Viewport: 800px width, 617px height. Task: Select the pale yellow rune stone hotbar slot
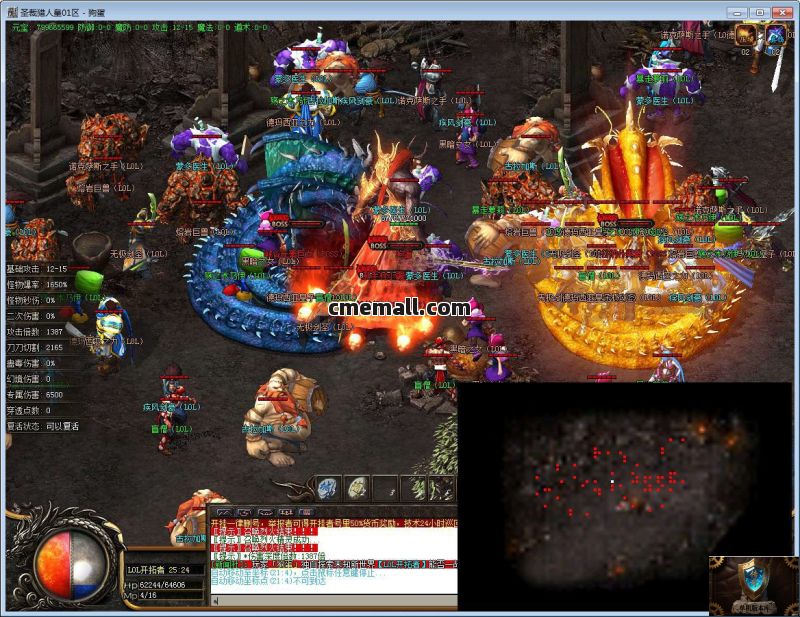357,489
